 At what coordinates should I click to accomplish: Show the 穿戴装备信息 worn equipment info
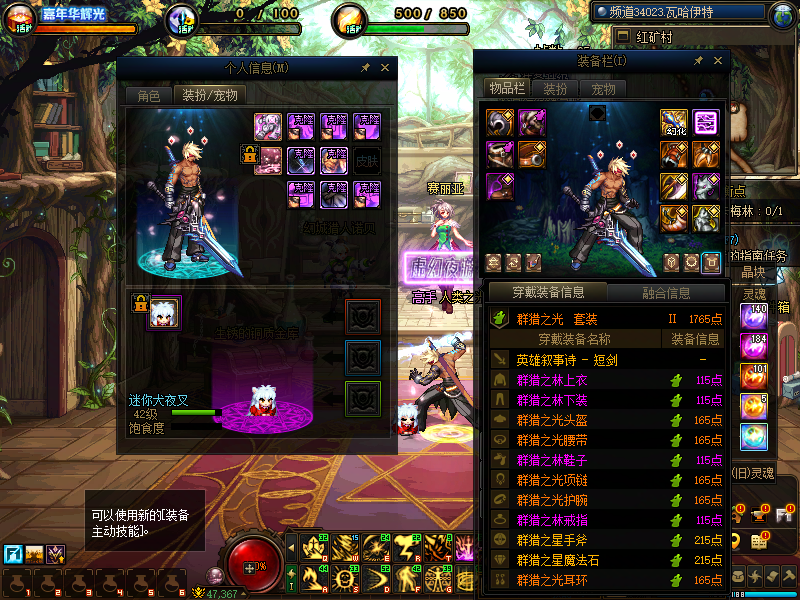pos(546,293)
